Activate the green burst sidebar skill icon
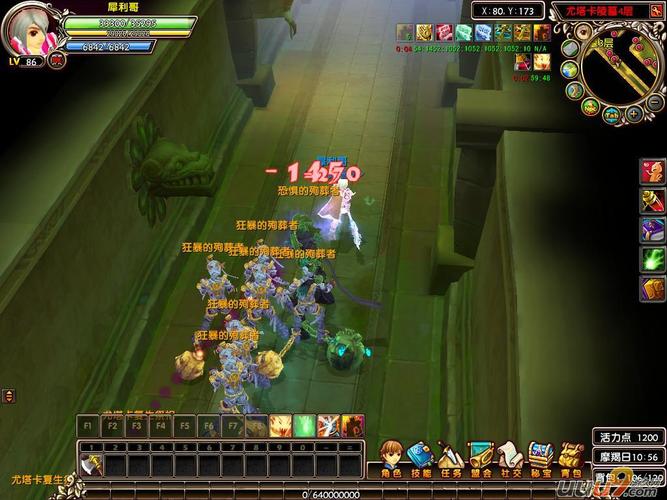Screen dimensions: 667x500 coord(652,259)
